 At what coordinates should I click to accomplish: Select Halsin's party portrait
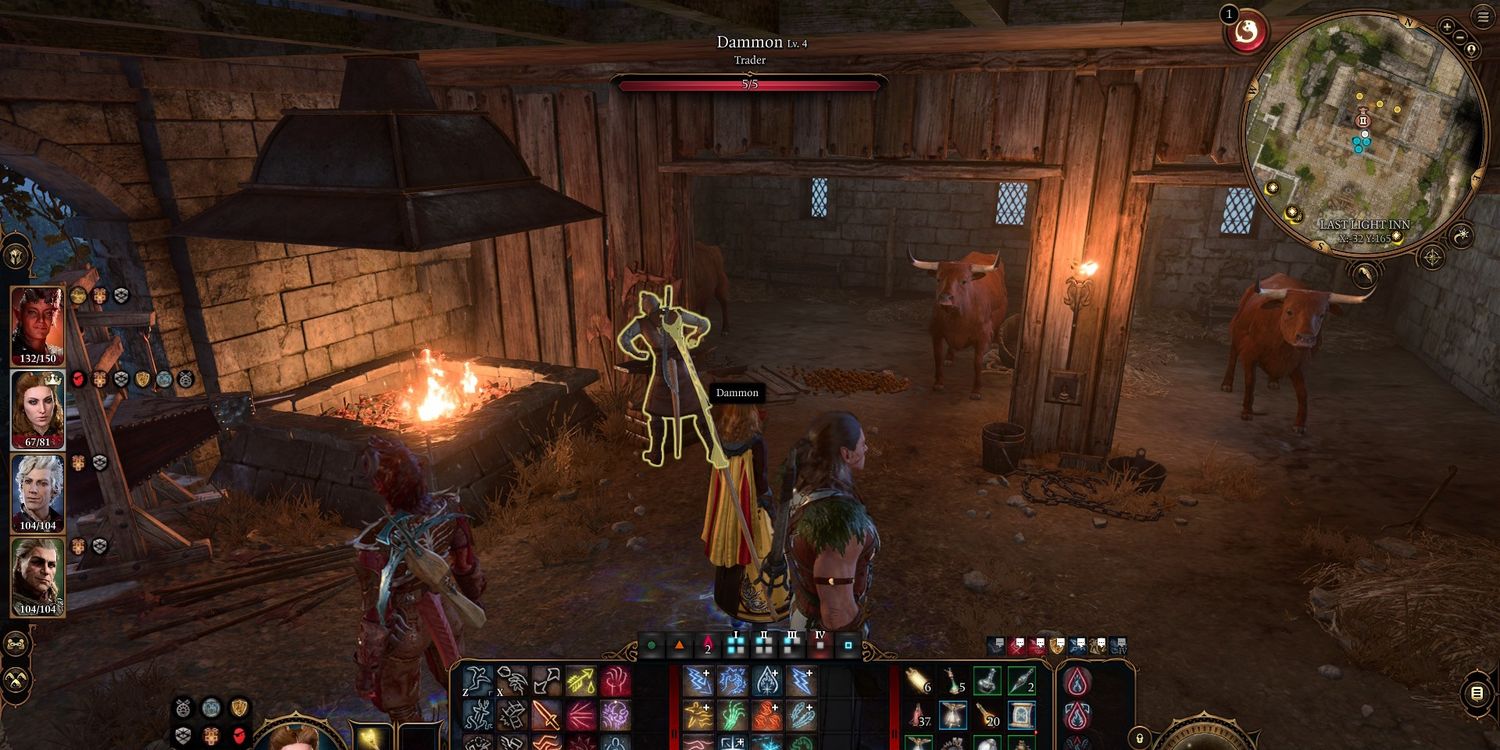(38, 578)
